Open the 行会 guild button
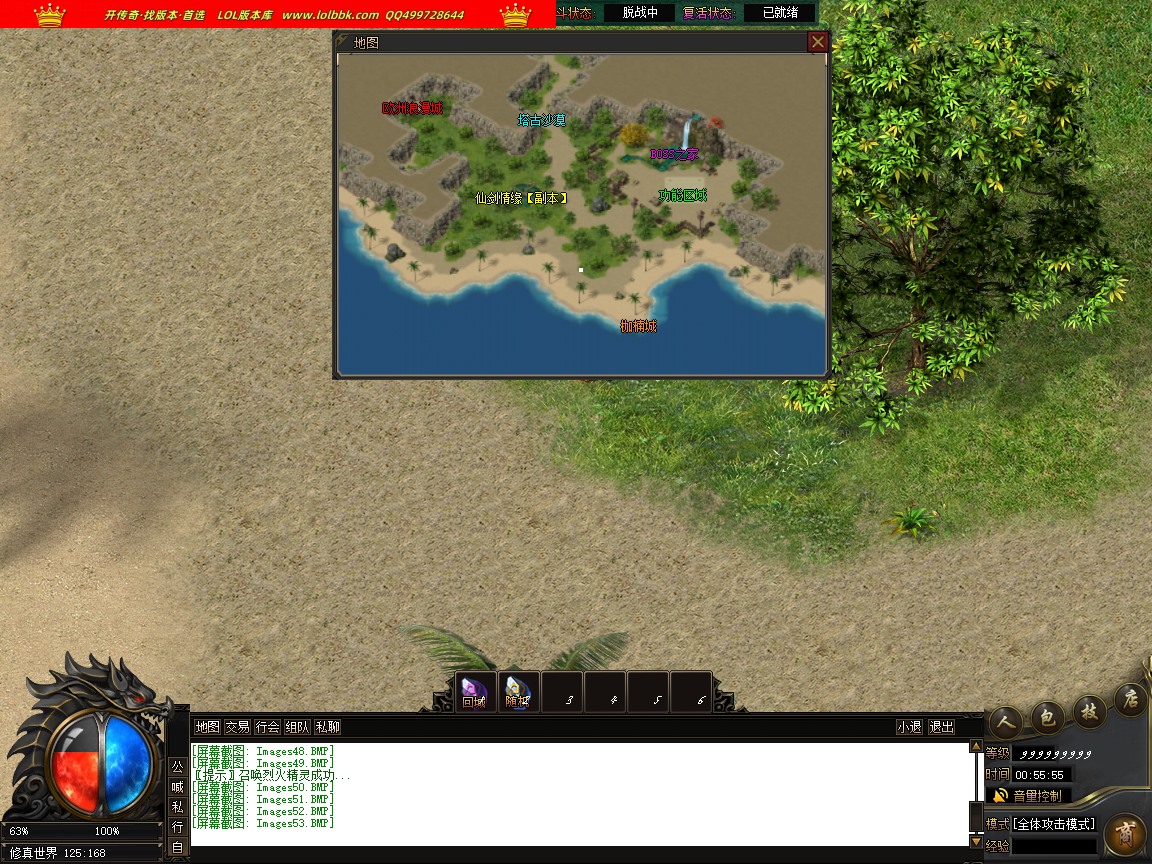Screen dimensions: 1152x864 click(x=267, y=727)
